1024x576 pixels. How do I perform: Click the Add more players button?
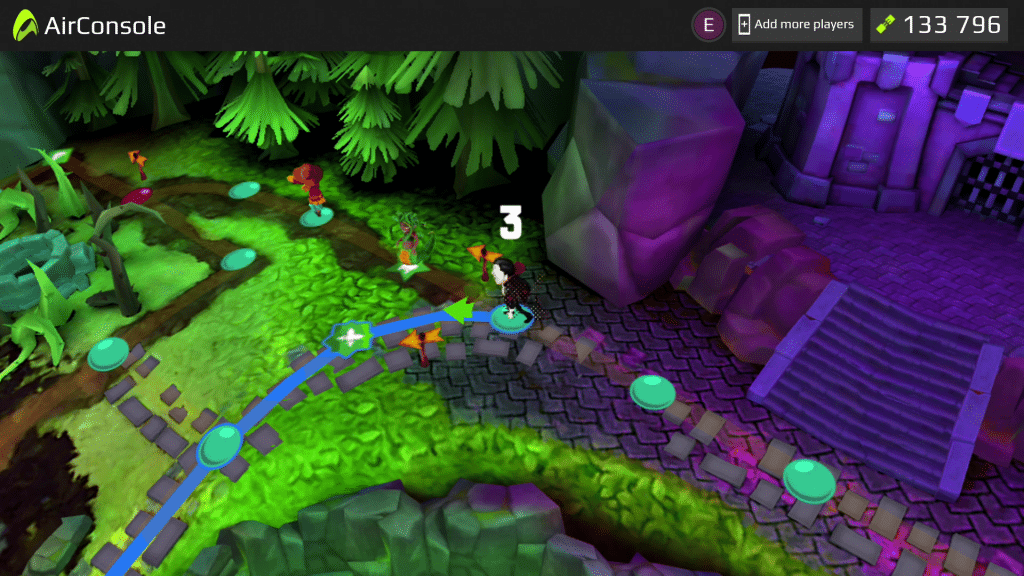(x=796, y=25)
